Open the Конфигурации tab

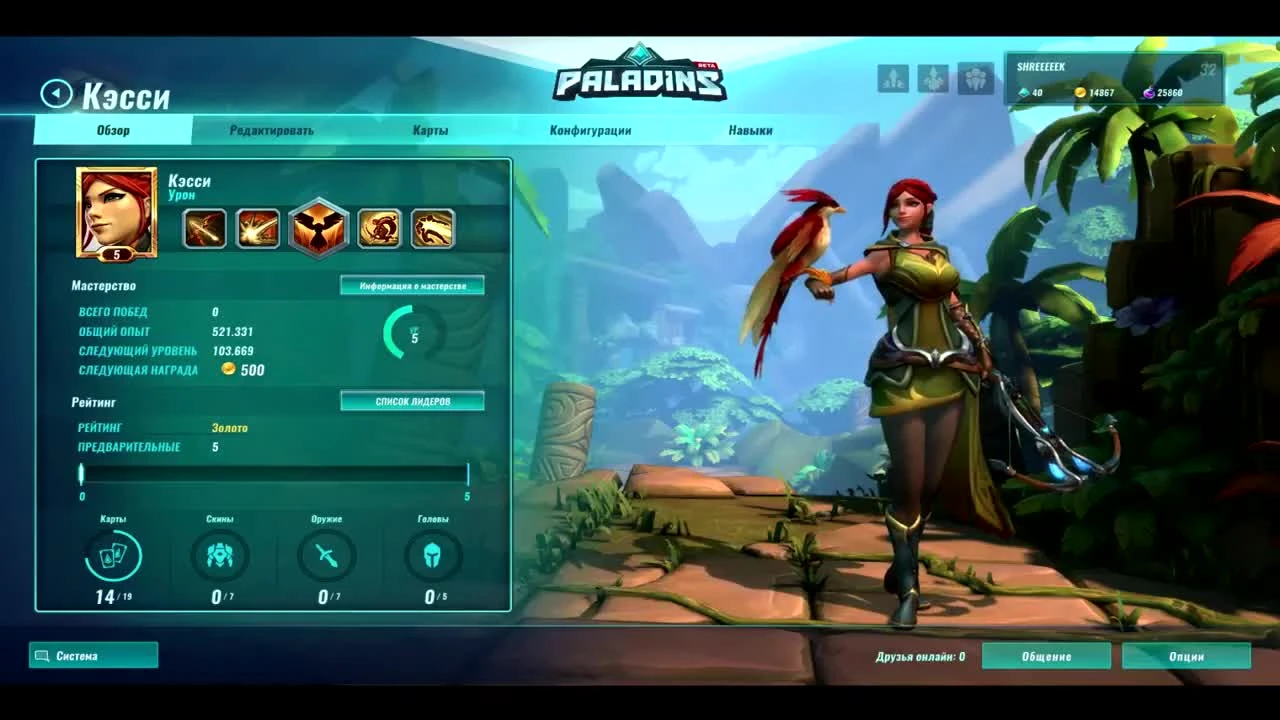(592, 129)
